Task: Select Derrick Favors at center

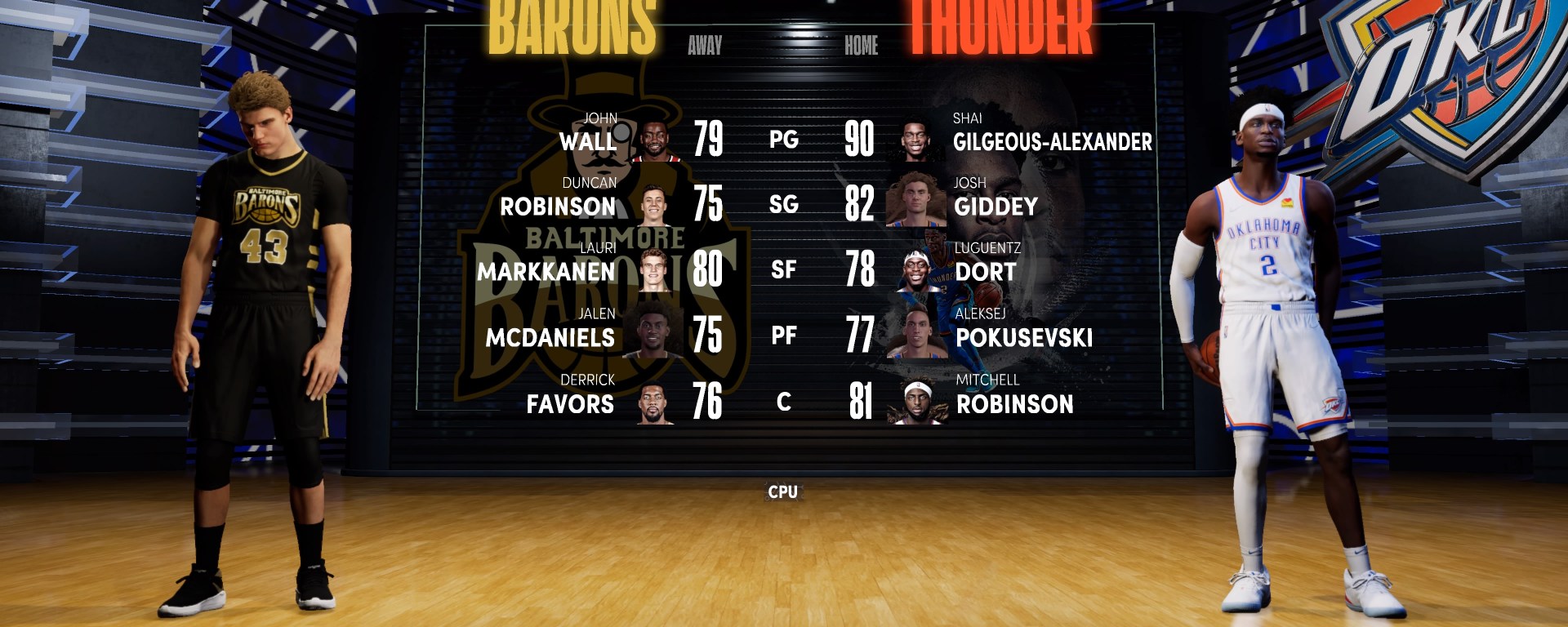Action: tap(570, 403)
